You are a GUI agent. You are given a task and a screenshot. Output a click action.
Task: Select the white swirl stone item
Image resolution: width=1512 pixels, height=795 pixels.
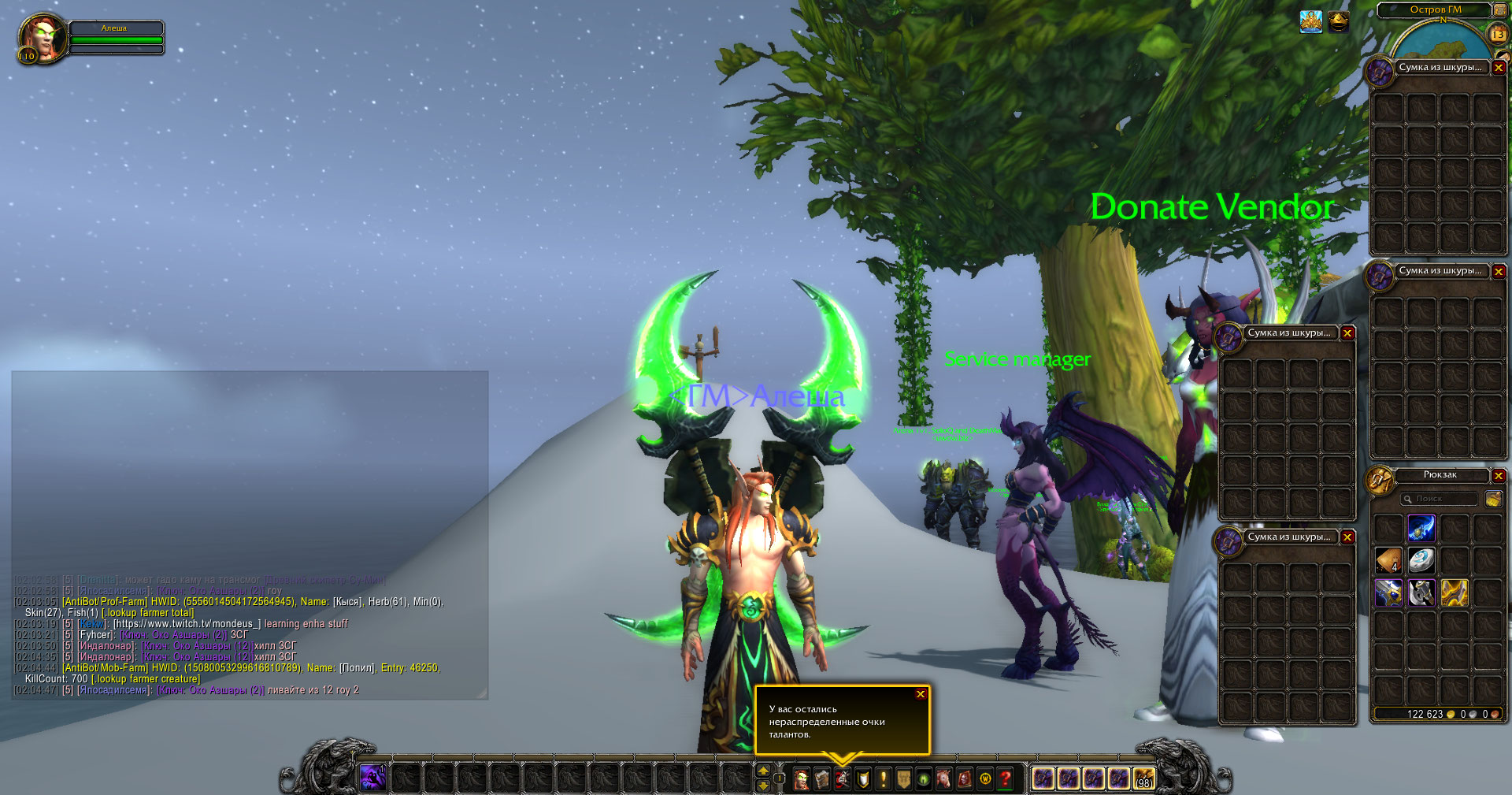(x=1421, y=560)
